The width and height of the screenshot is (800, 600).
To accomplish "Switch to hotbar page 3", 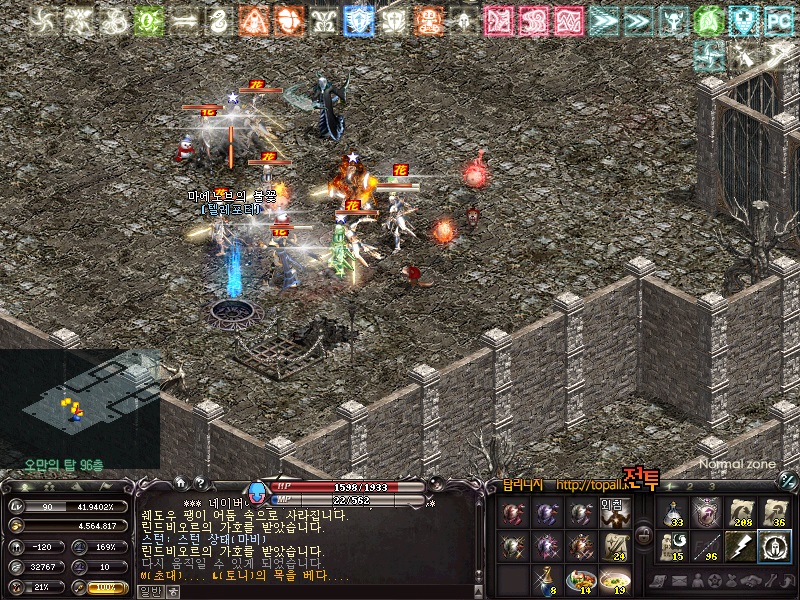I will click(x=713, y=485).
